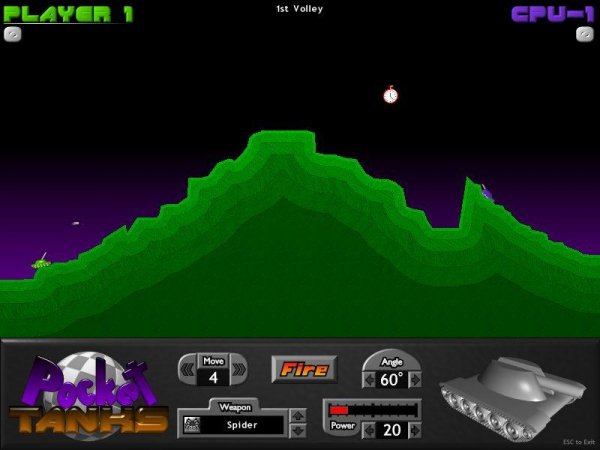Click on the red power bar

coord(340,410)
